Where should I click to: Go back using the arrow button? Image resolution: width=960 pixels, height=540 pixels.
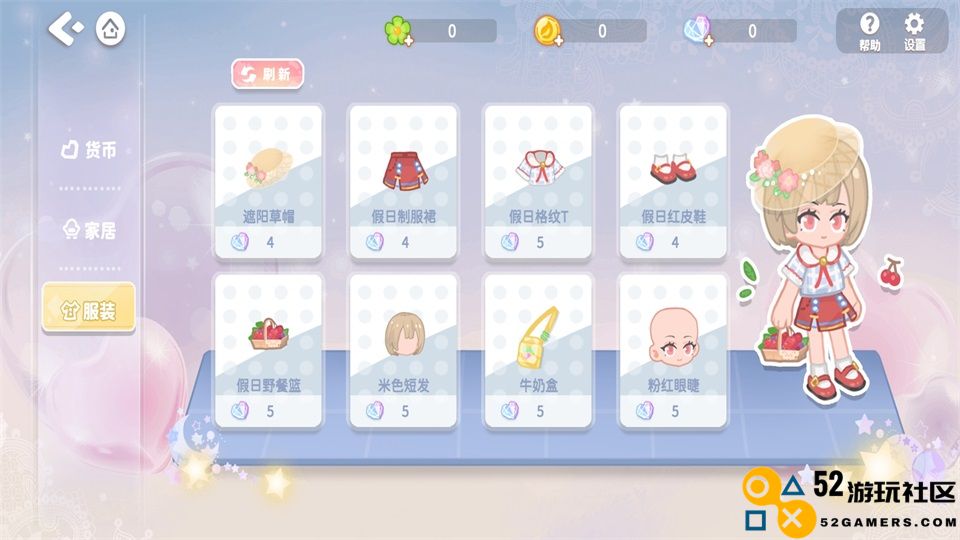point(66,29)
